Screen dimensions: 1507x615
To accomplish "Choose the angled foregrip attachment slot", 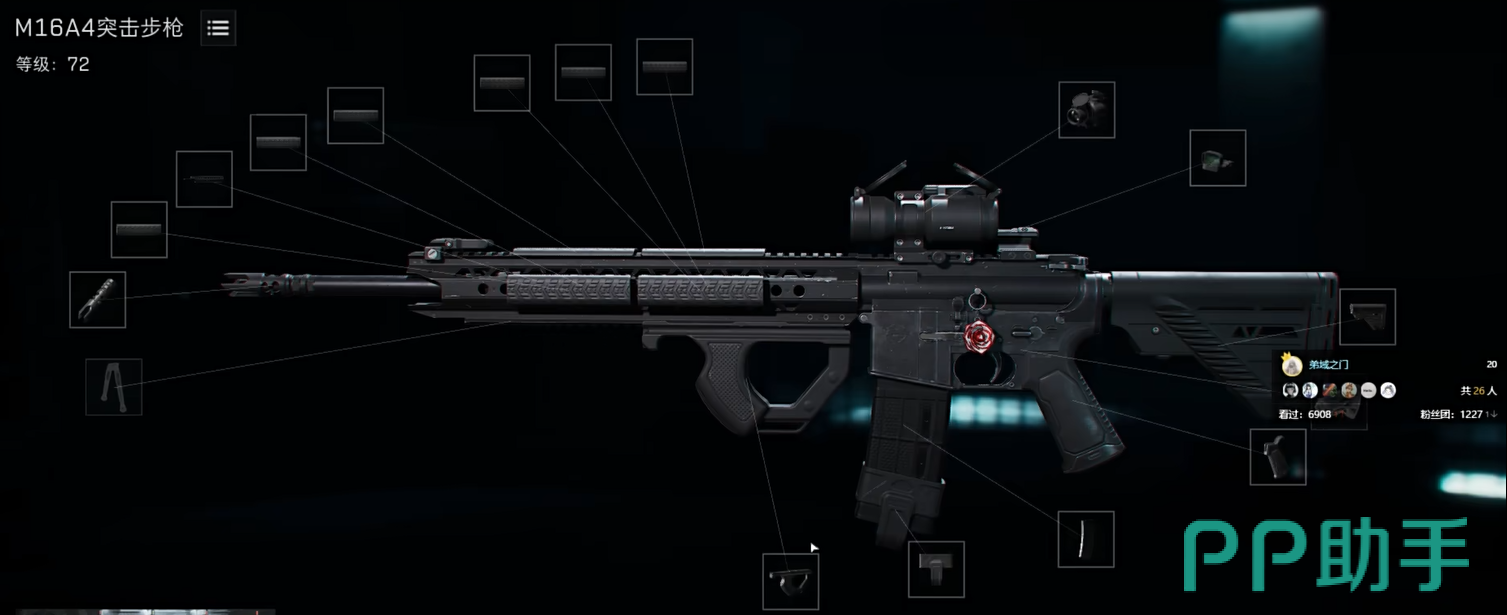I will coord(790,581).
